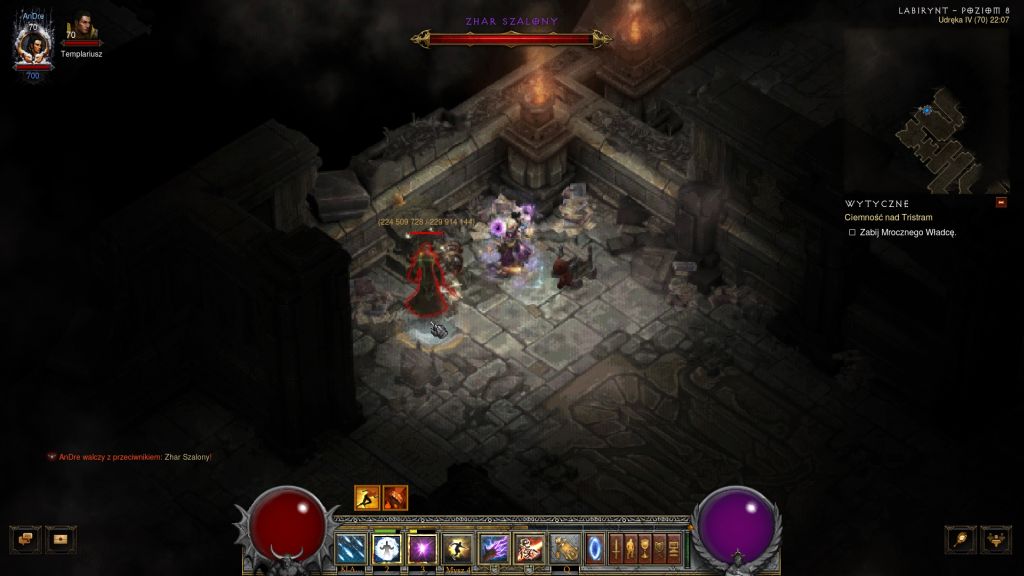Click the orange creature buff icon

pos(395,497)
